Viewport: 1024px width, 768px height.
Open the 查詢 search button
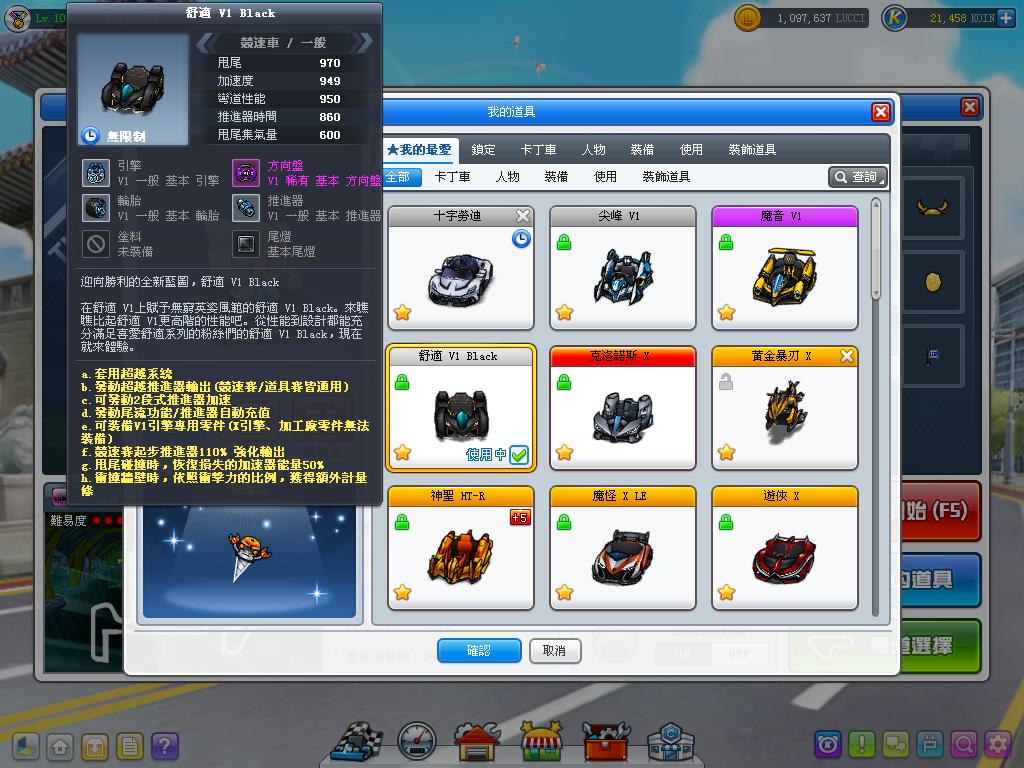(858, 177)
